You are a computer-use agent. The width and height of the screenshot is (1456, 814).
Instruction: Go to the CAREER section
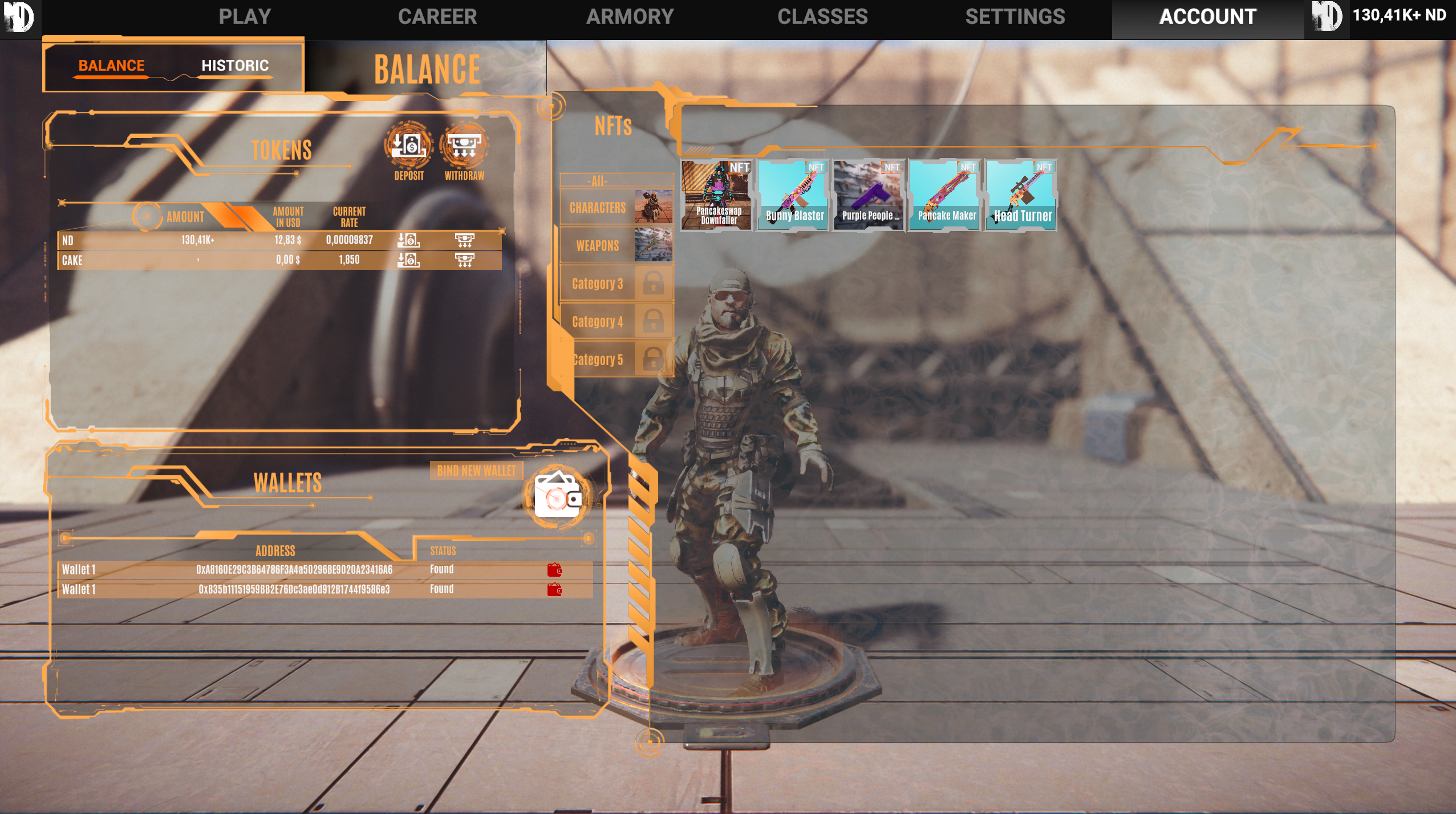pos(437,17)
